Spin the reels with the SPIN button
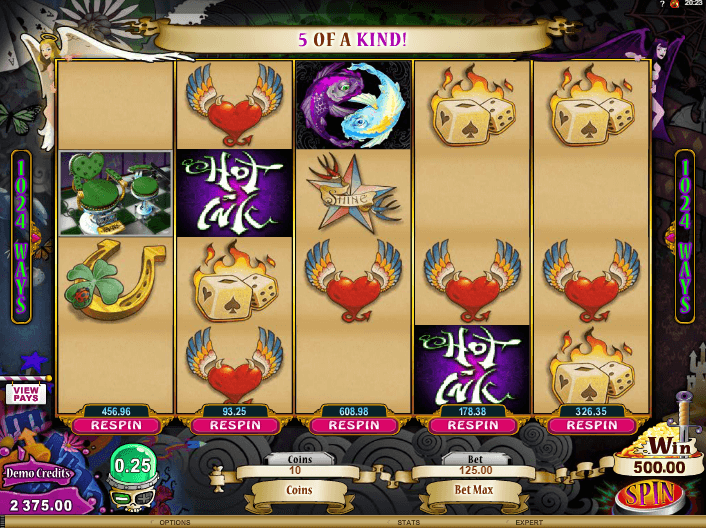 coord(650,495)
